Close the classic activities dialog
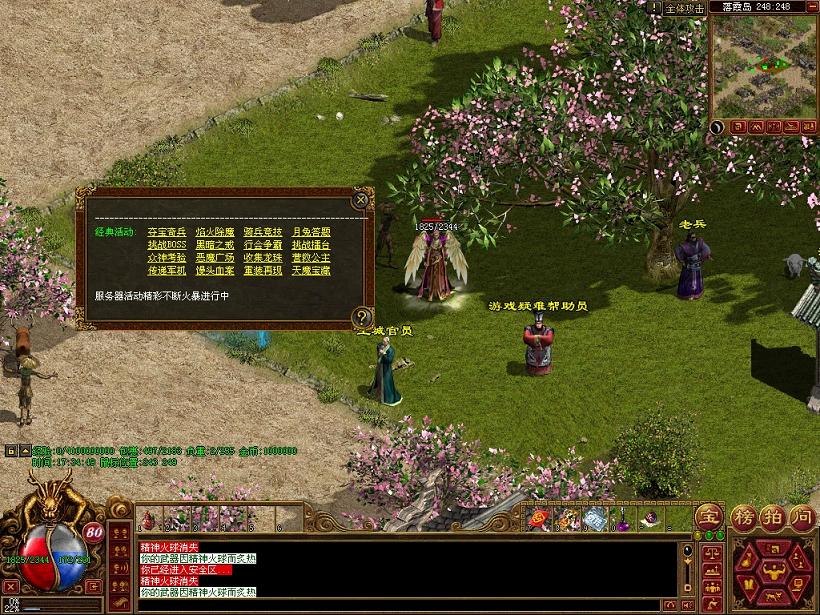The image size is (820, 615). click(360, 200)
